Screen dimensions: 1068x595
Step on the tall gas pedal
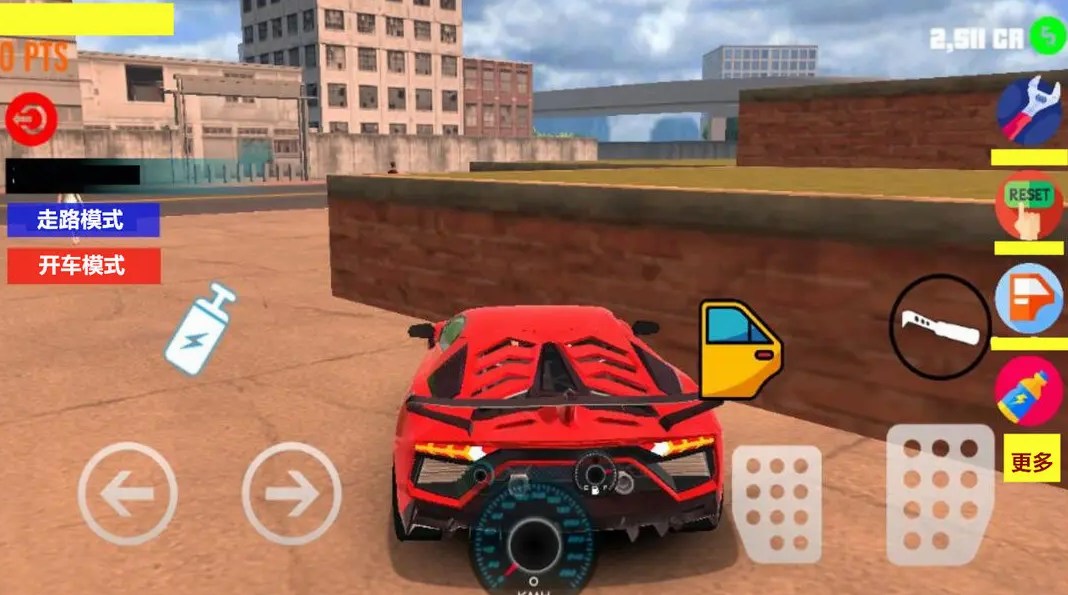(x=940, y=494)
